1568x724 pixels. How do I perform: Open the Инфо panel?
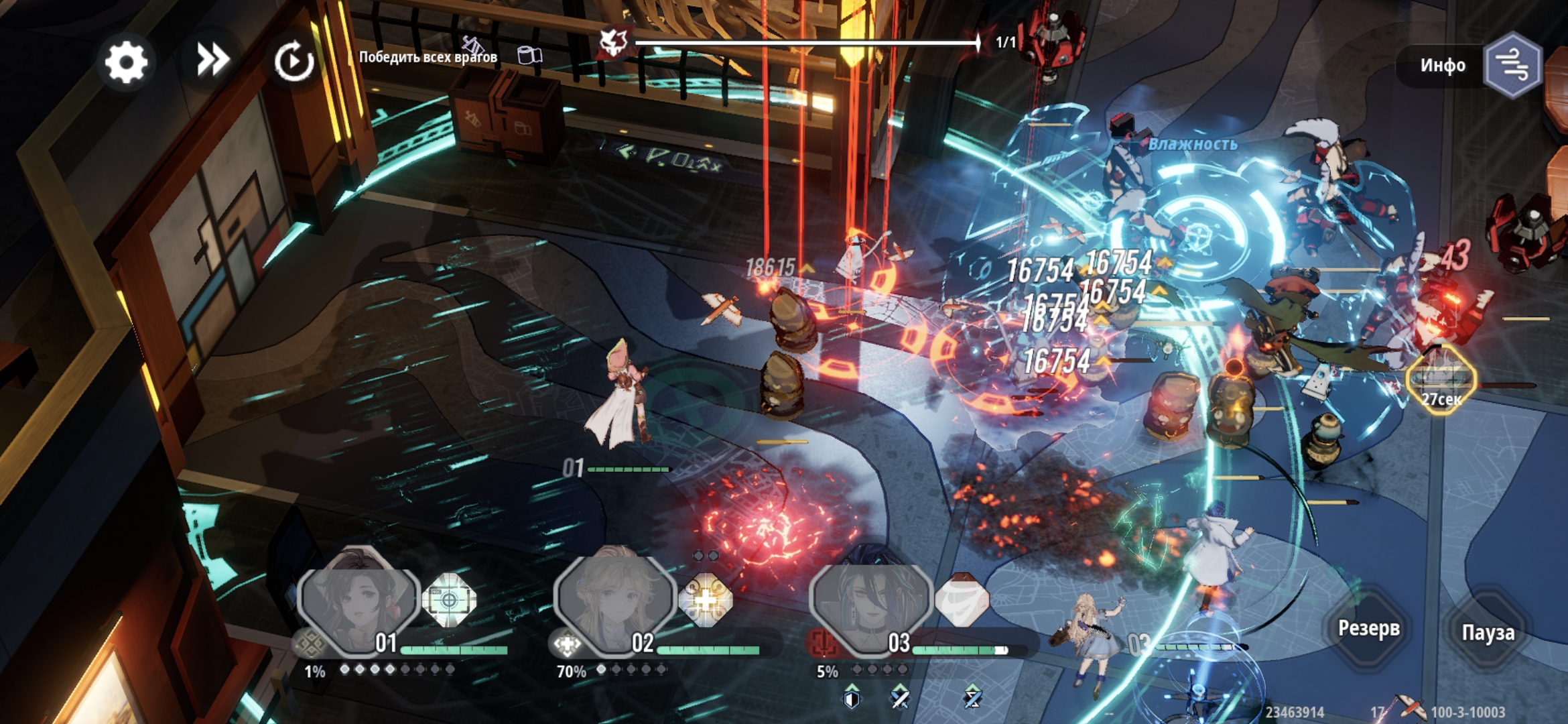(x=1442, y=65)
